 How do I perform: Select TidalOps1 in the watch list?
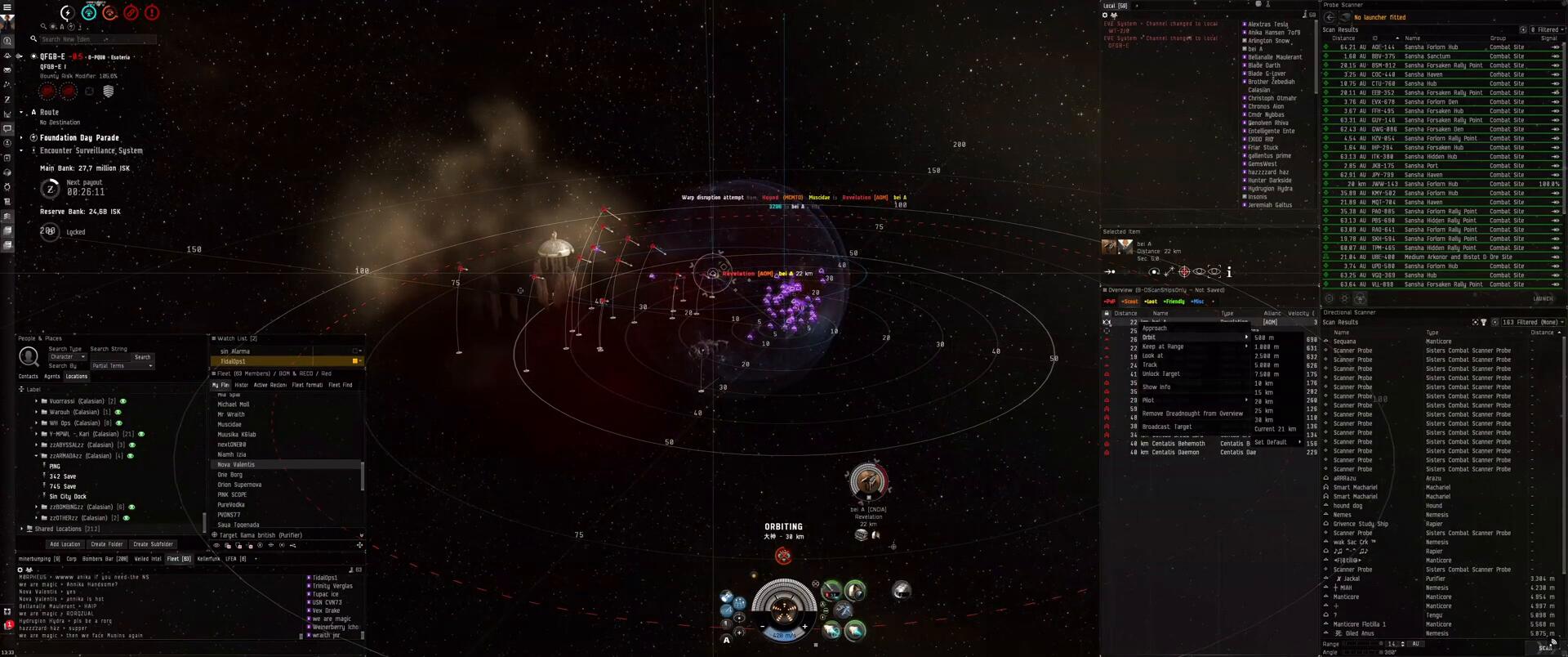click(233, 361)
